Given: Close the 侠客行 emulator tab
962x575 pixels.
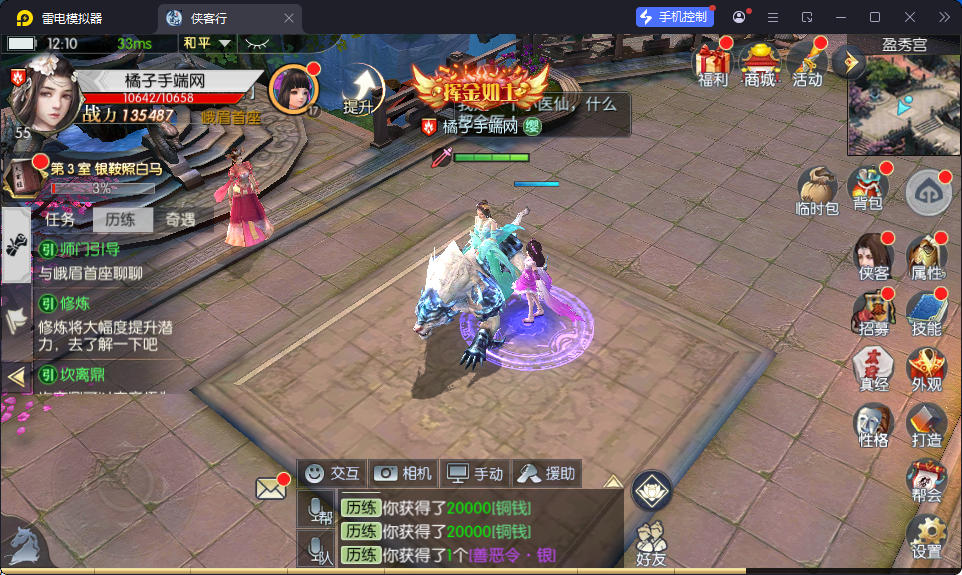Looking at the screenshot, I should 289,18.
